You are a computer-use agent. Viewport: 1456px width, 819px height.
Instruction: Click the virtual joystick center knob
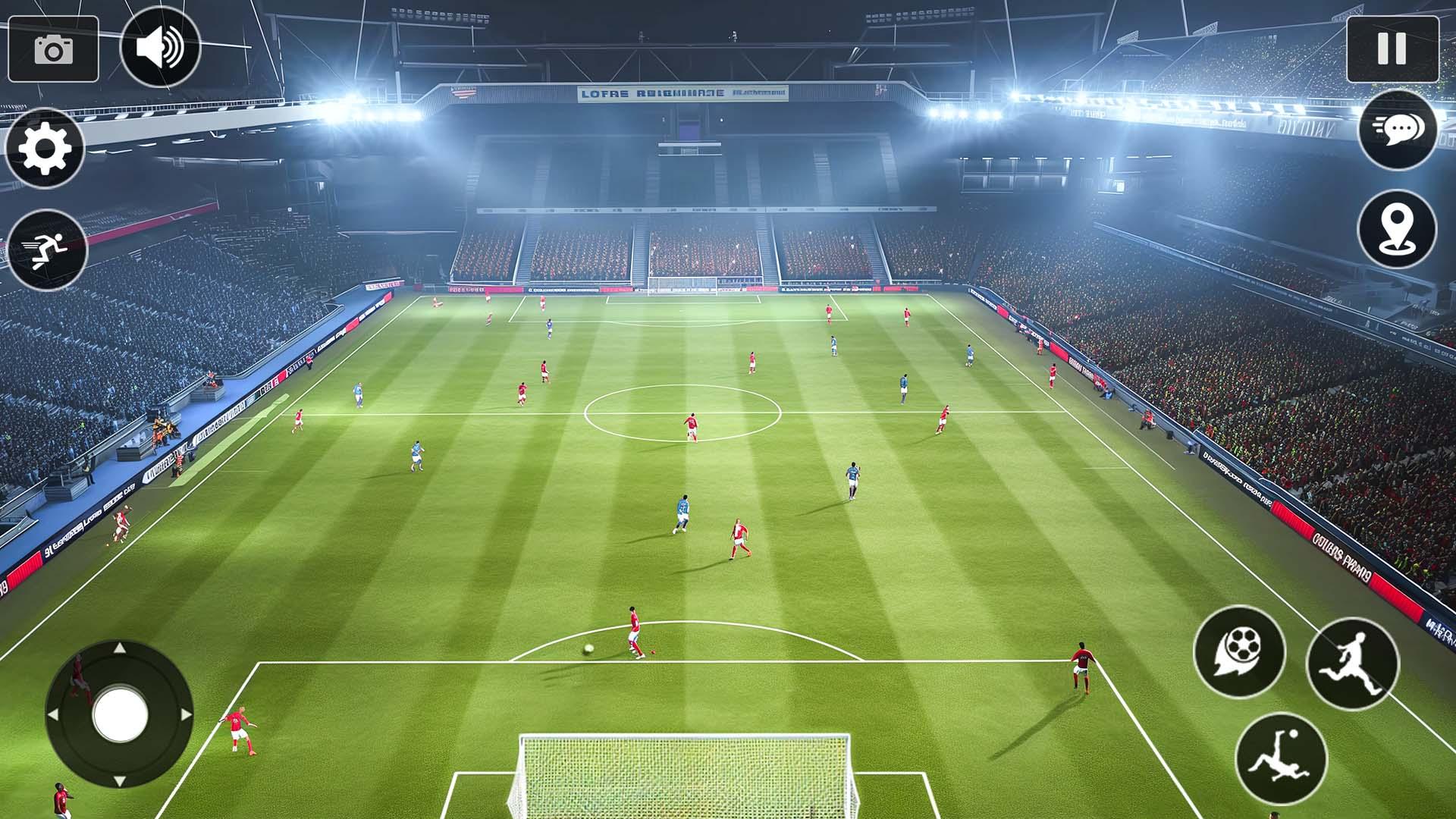point(120,714)
